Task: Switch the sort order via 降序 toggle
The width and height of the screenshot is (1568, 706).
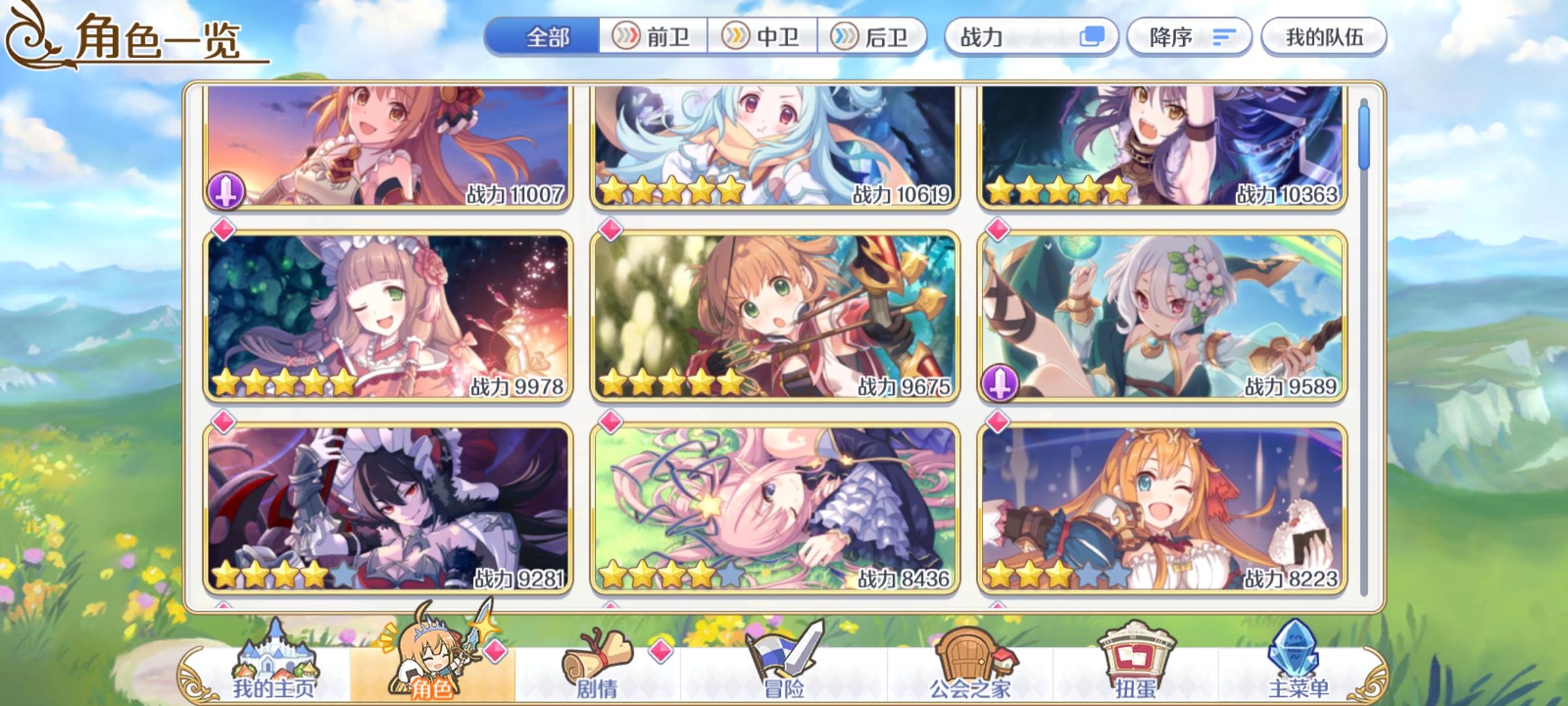Action: (x=1189, y=37)
